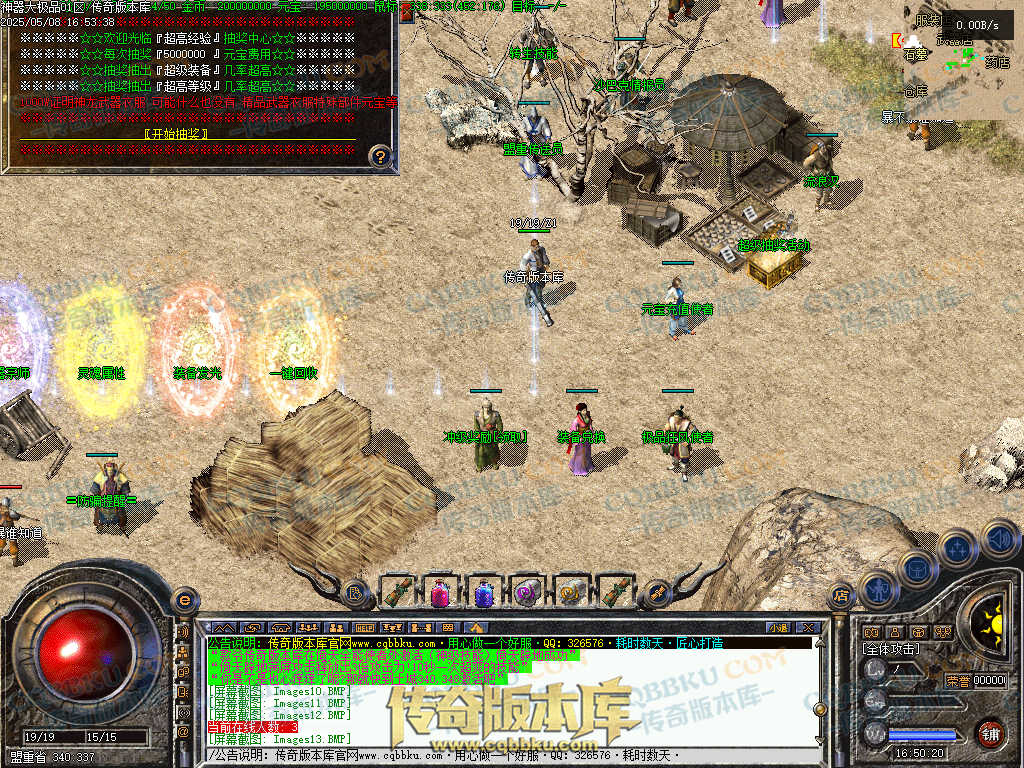Click the HELP button in chat toolbar
1024x768 pixels.
tap(364, 628)
